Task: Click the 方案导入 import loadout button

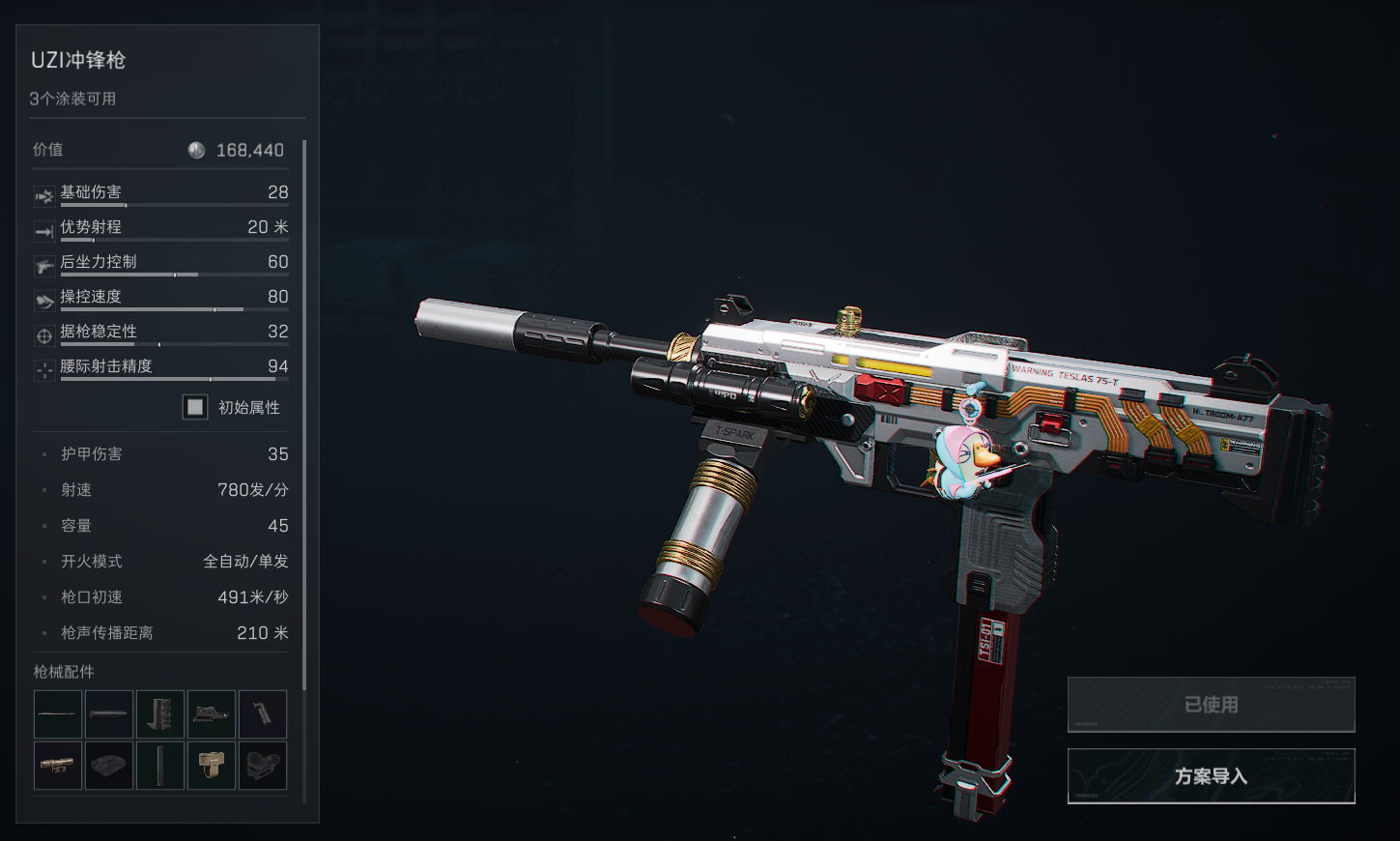Action: pyautogui.click(x=1211, y=775)
